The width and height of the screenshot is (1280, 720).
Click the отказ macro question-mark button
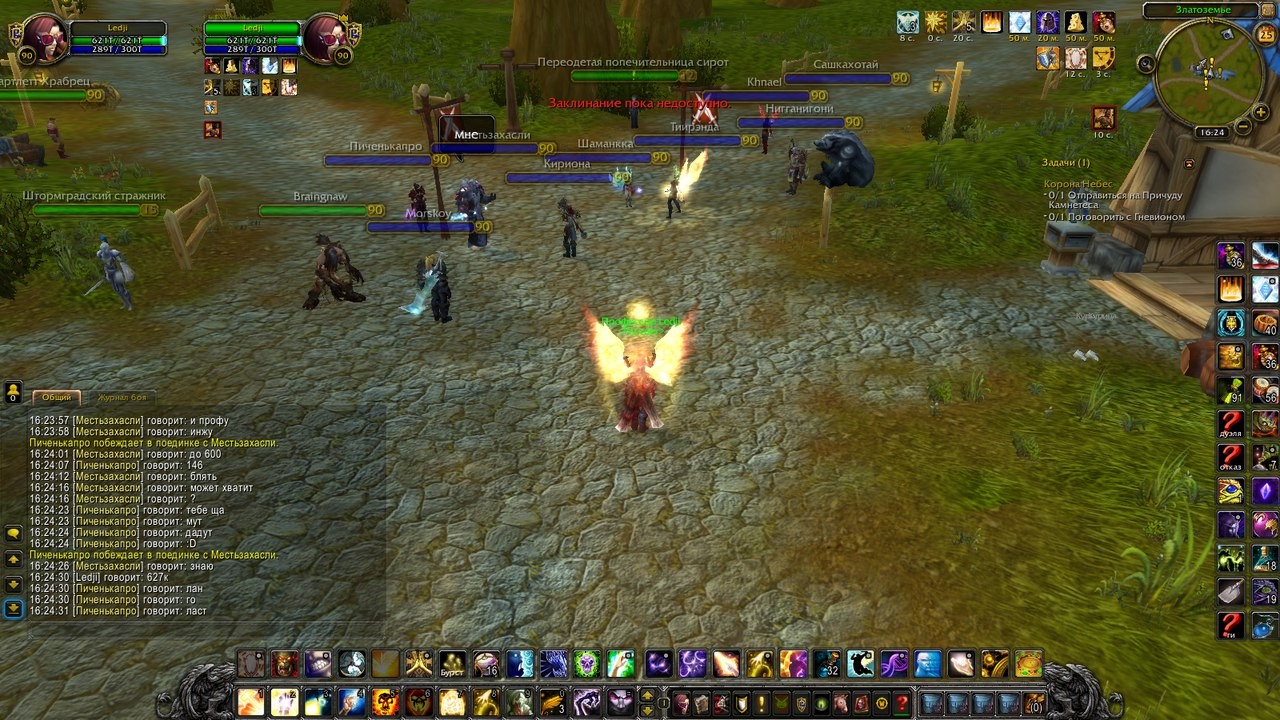click(x=1231, y=458)
